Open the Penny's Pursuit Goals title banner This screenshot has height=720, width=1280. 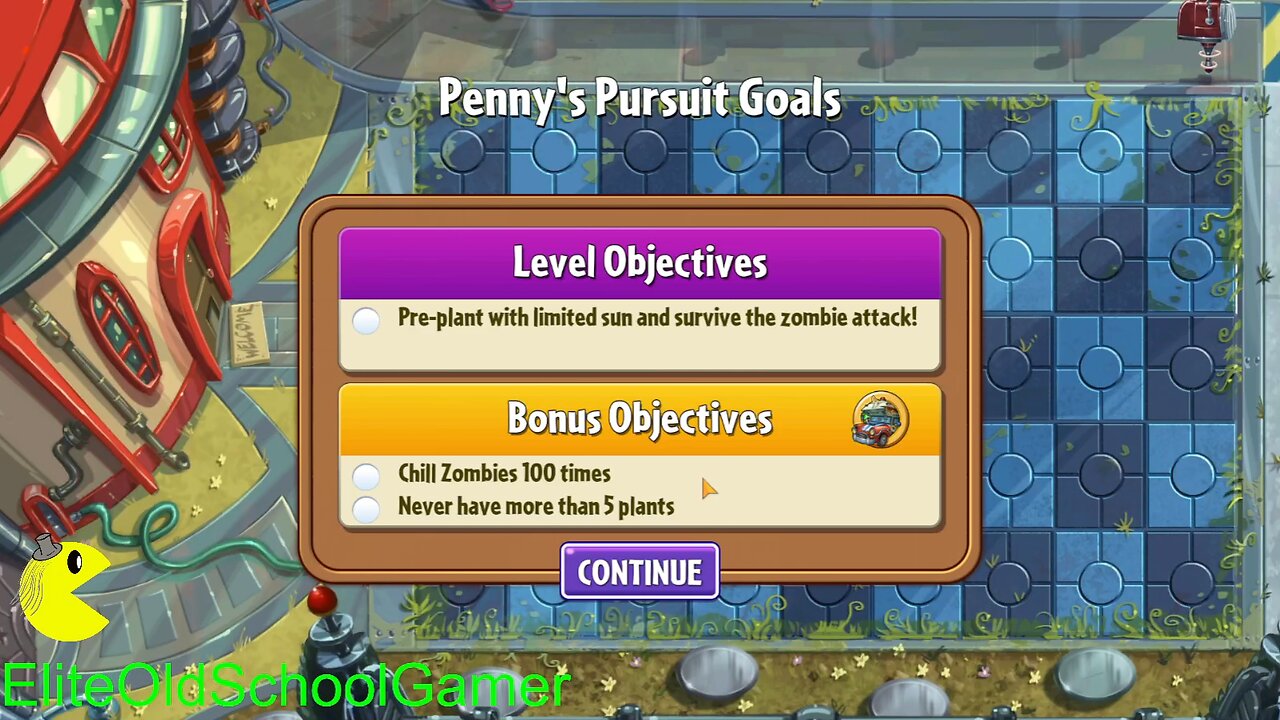[x=640, y=99]
